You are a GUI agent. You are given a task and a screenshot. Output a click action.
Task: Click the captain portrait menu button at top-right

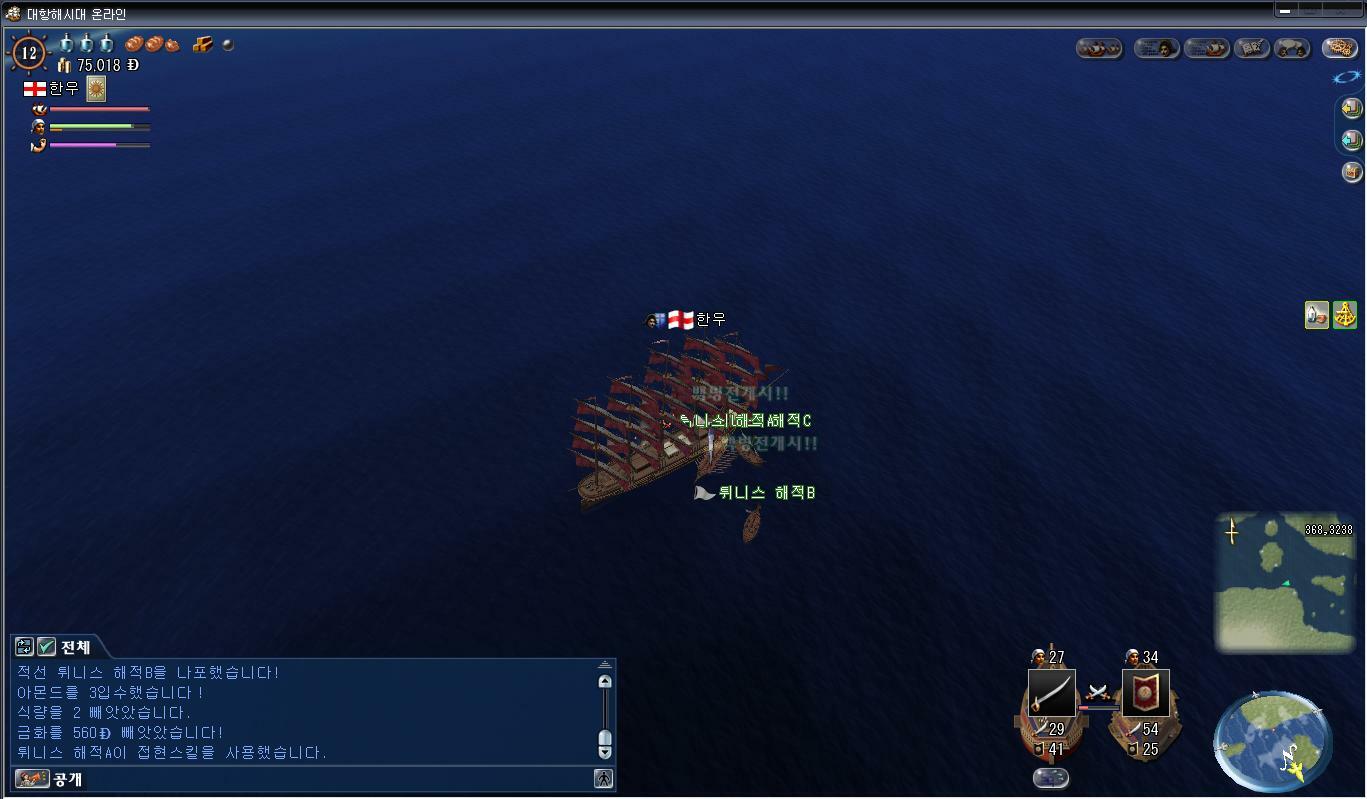click(1157, 48)
